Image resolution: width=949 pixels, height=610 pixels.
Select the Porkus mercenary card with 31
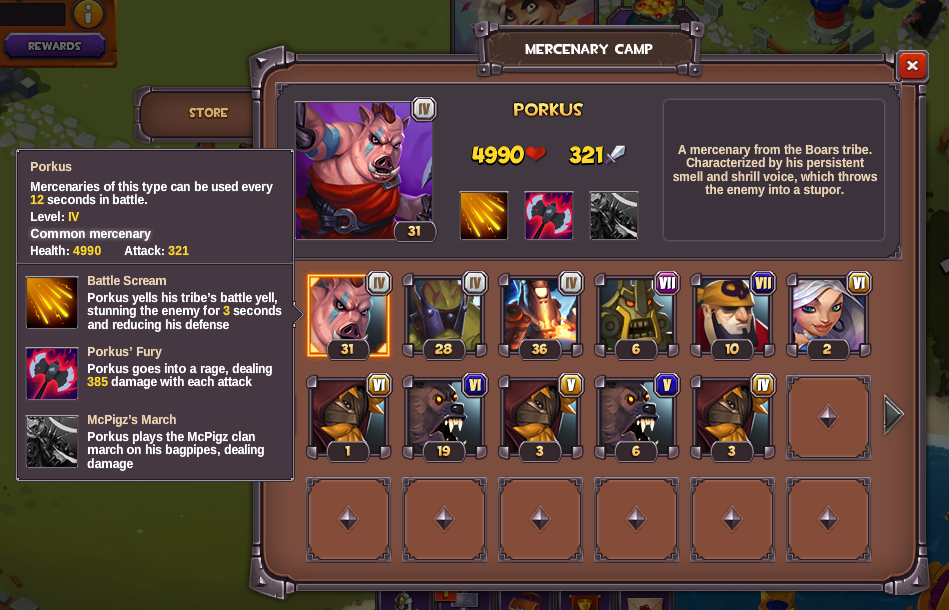tap(347, 315)
